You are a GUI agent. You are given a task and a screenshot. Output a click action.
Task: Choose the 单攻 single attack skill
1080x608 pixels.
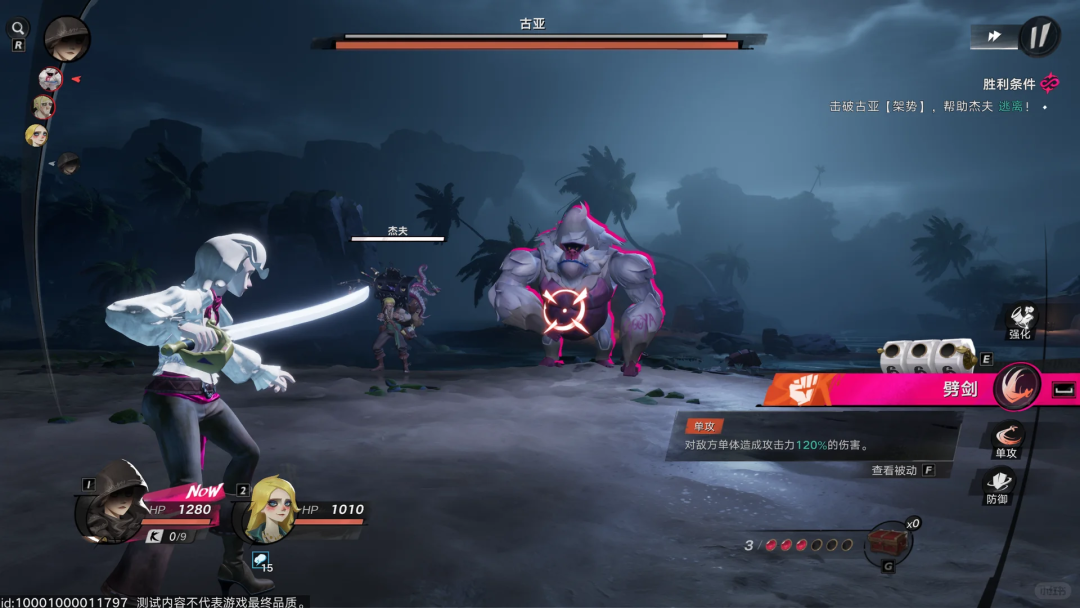tap(1006, 438)
